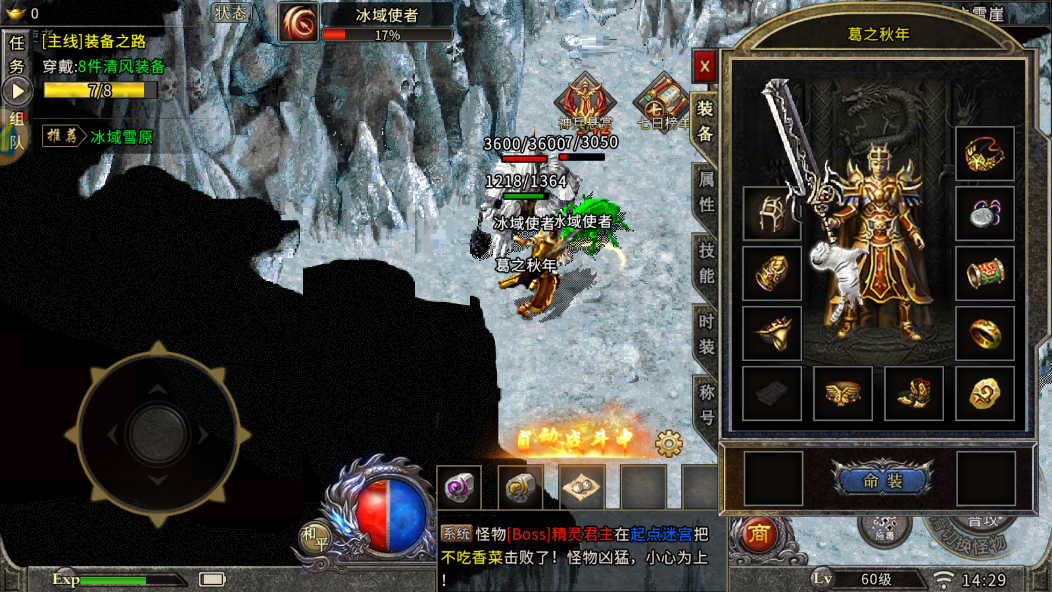Select the belt equipment slot
Viewport: 1052px width, 592px height.
tap(842, 394)
